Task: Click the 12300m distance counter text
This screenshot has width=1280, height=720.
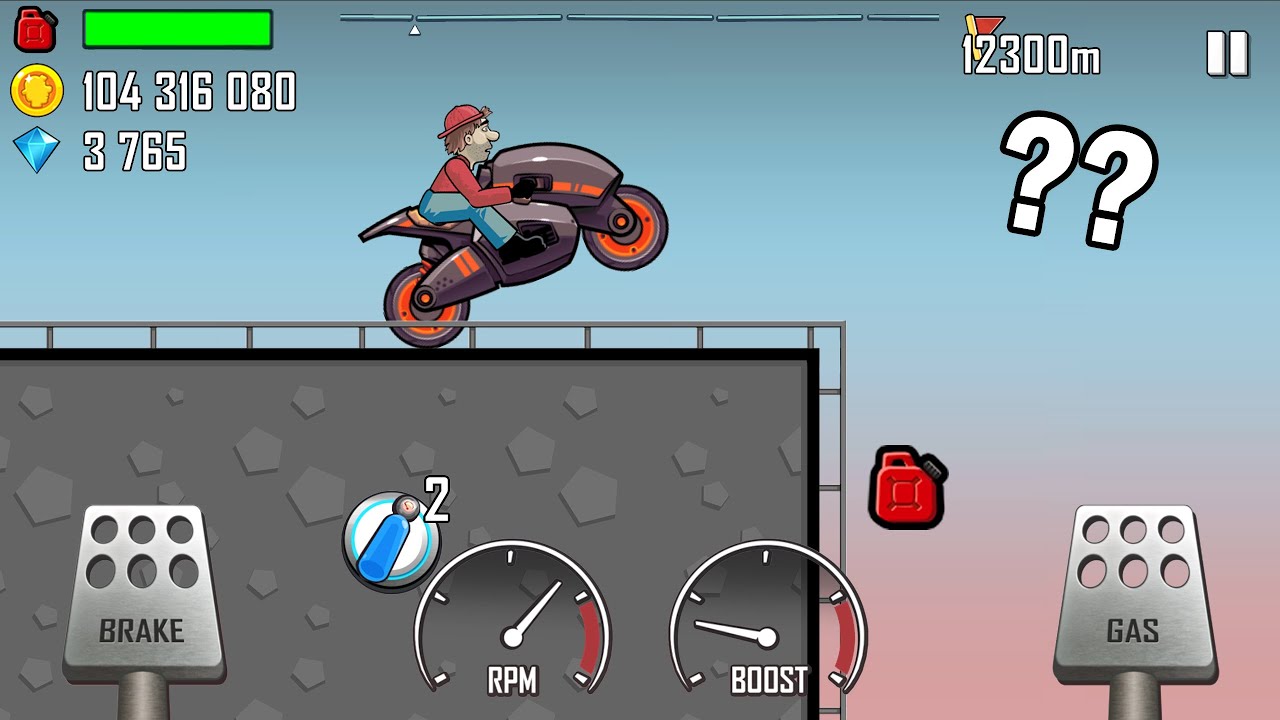Action: 1030,58
